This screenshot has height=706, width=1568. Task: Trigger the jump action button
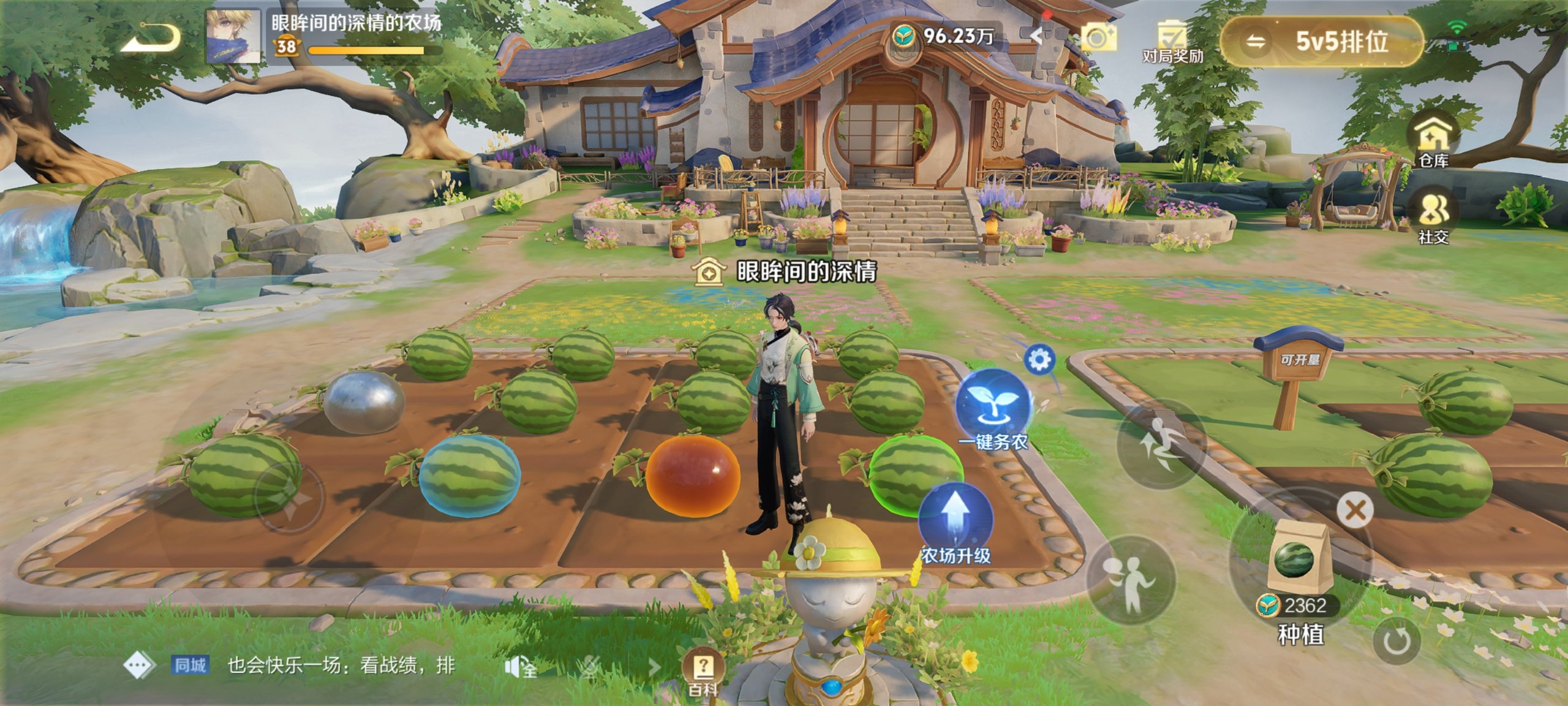coord(1161,444)
